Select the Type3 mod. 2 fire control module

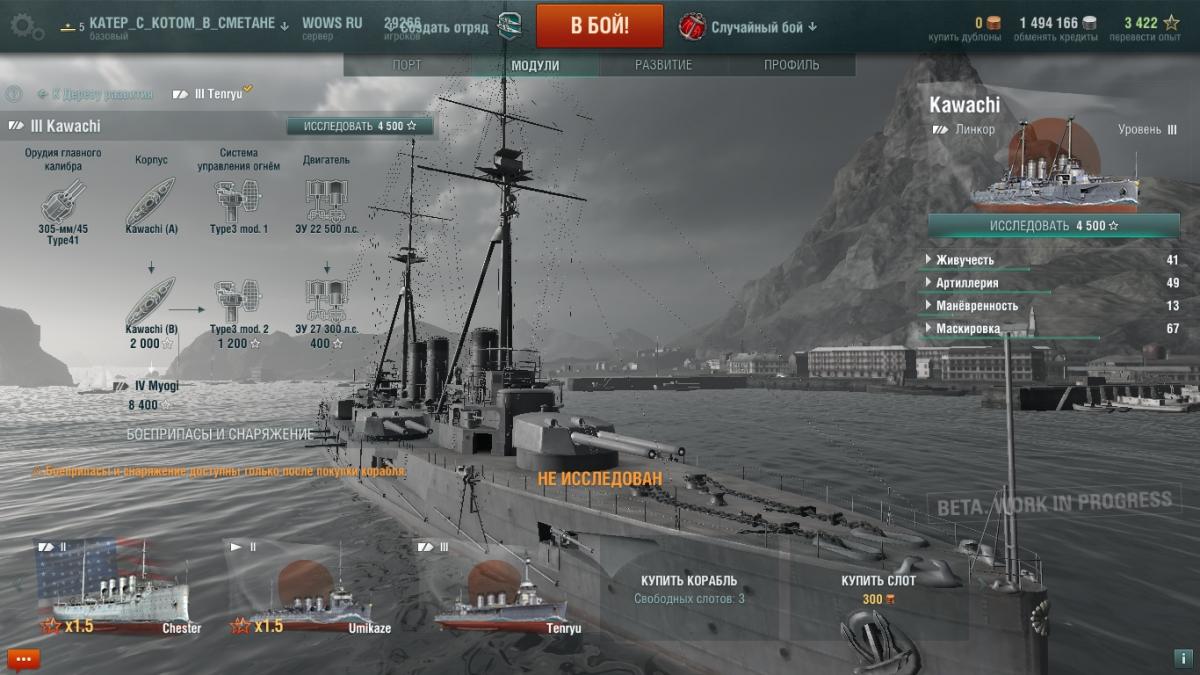point(238,304)
